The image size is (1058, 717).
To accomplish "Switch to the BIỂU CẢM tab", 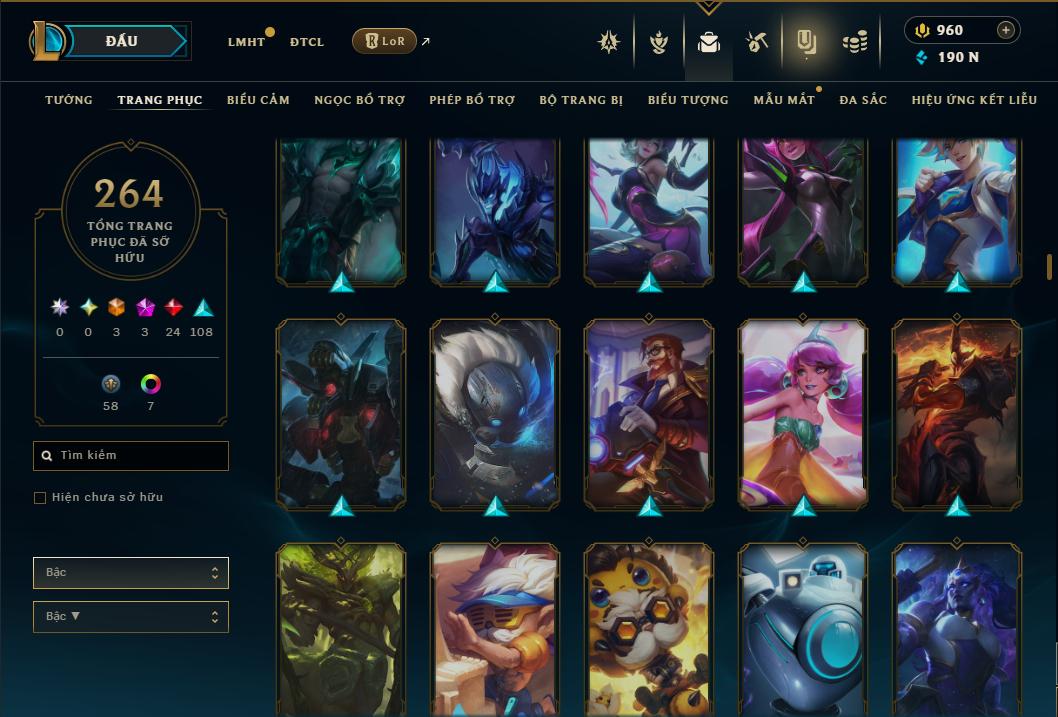I will pos(258,100).
